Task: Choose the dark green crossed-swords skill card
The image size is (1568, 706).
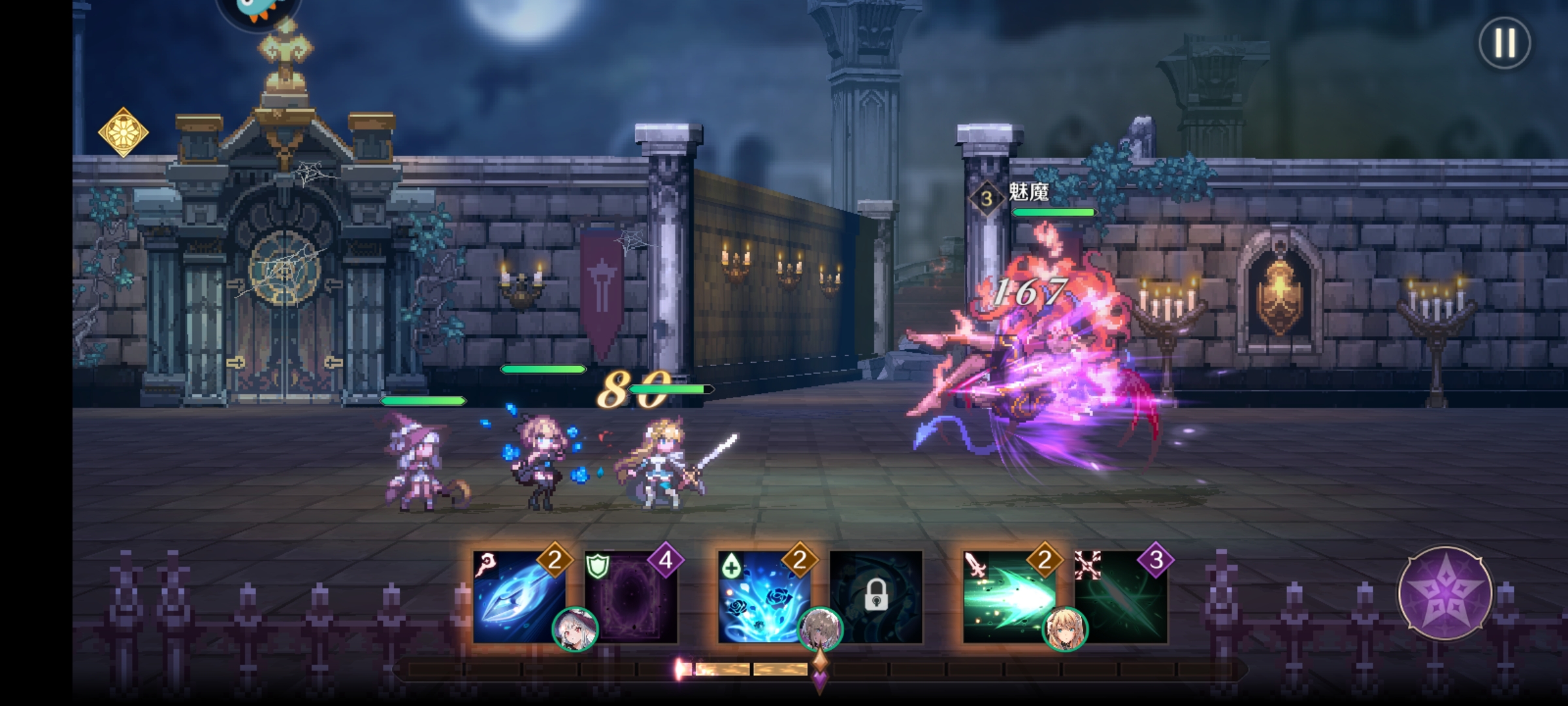Action: [1121, 596]
